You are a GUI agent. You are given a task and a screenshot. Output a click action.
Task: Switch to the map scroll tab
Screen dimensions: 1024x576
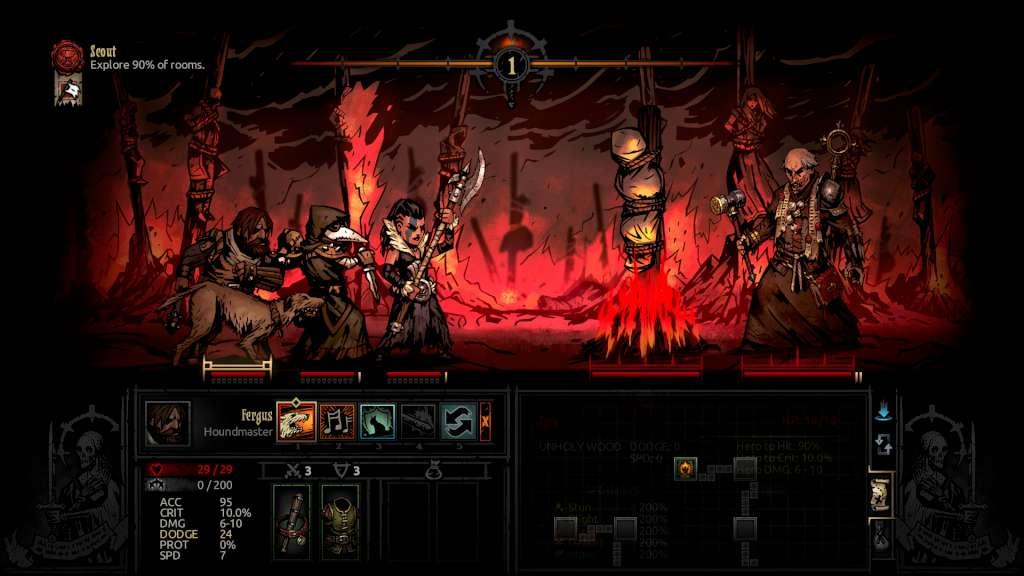881,494
